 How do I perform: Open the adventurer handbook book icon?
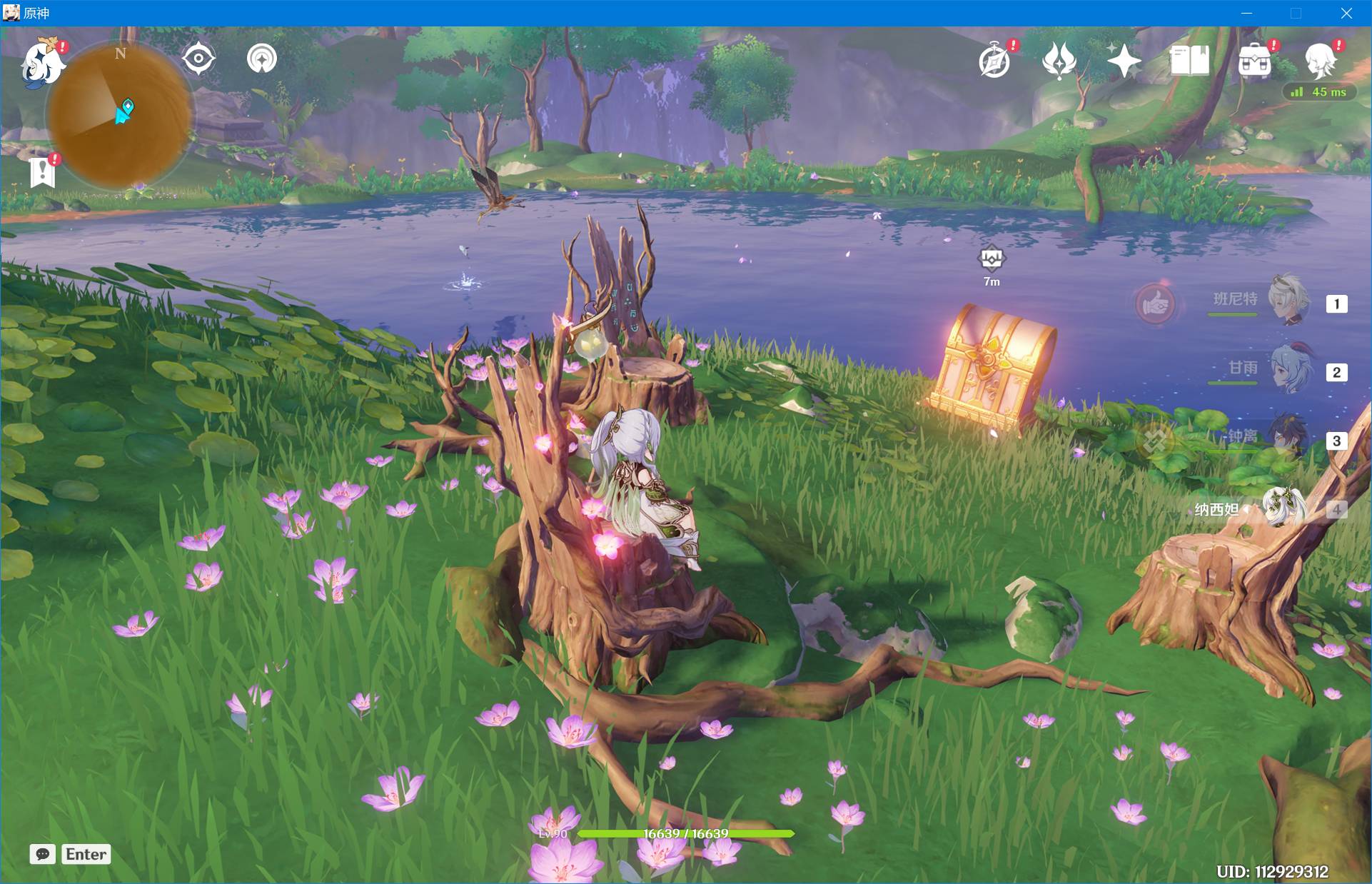[x=1189, y=61]
